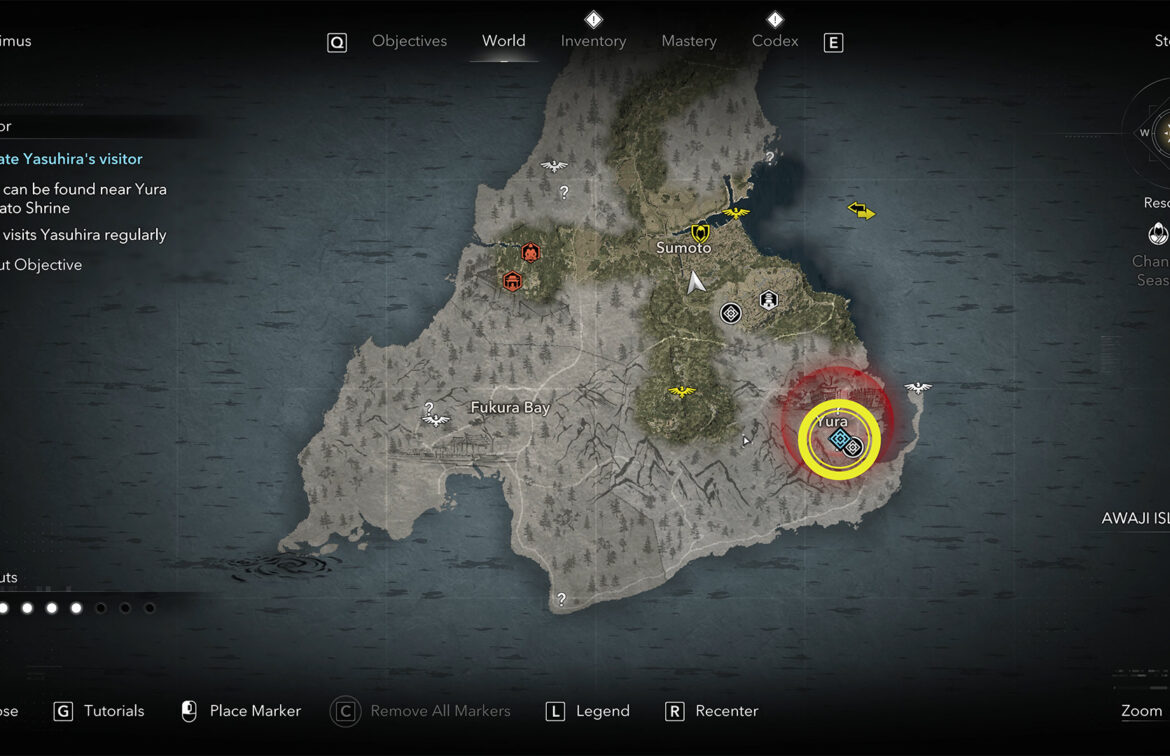Select the World tab
Viewport: 1170px width, 756px height.
click(503, 41)
